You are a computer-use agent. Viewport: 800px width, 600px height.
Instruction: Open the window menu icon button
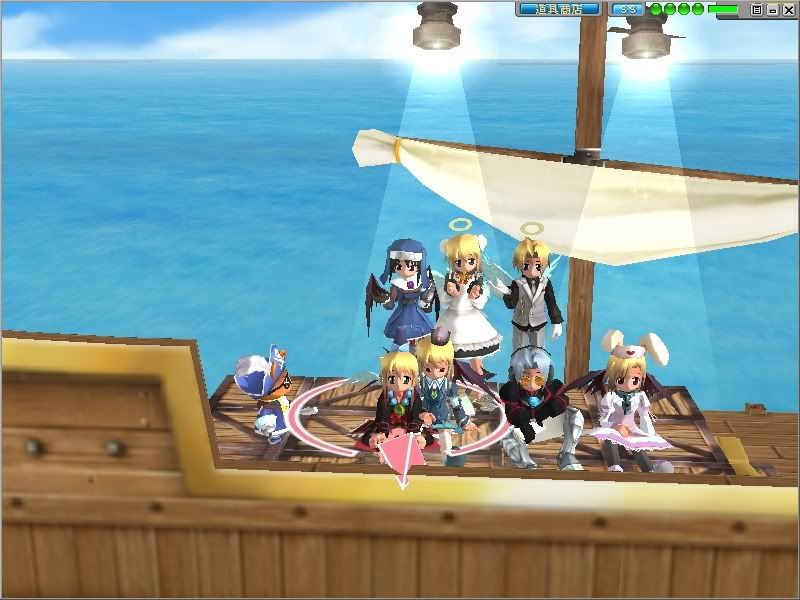click(757, 9)
